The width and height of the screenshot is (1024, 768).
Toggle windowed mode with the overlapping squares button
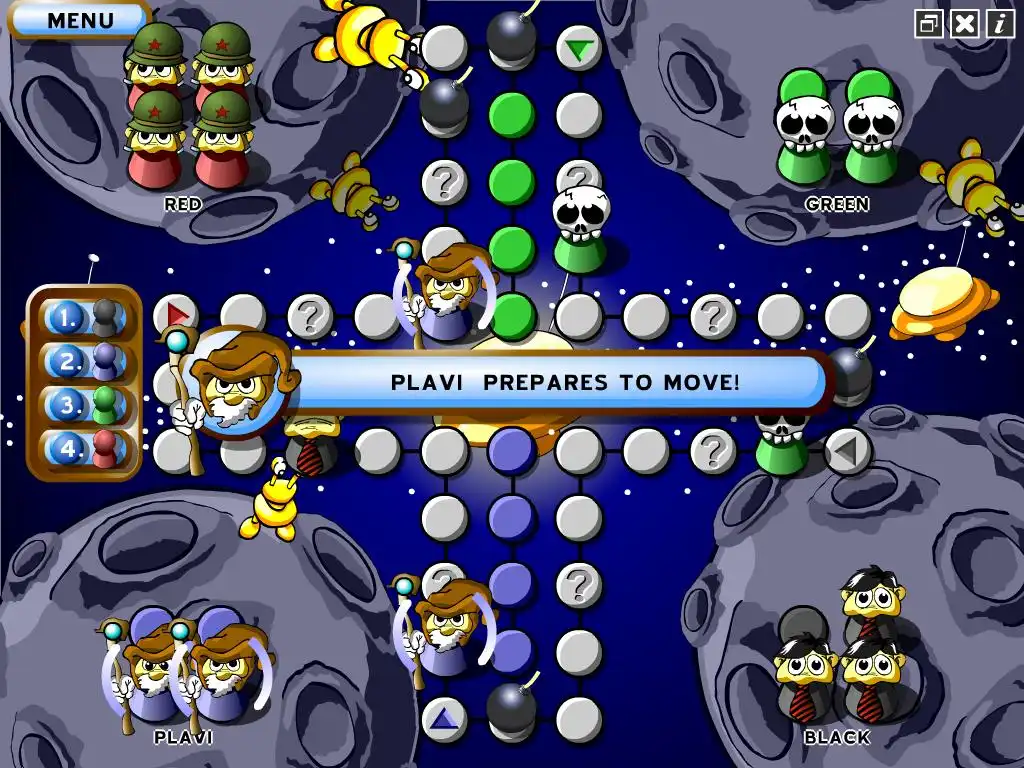coord(929,23)
